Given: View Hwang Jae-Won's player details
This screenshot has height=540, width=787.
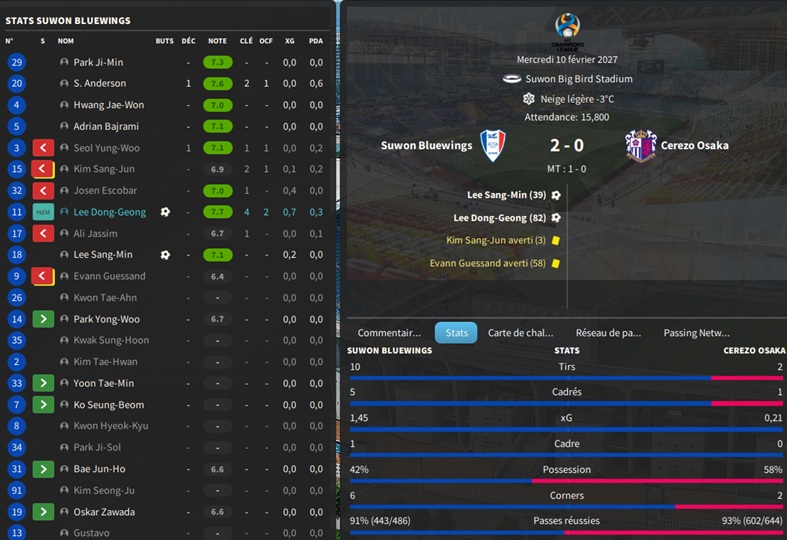Looking at the screenshot, I should pos(109,105).
